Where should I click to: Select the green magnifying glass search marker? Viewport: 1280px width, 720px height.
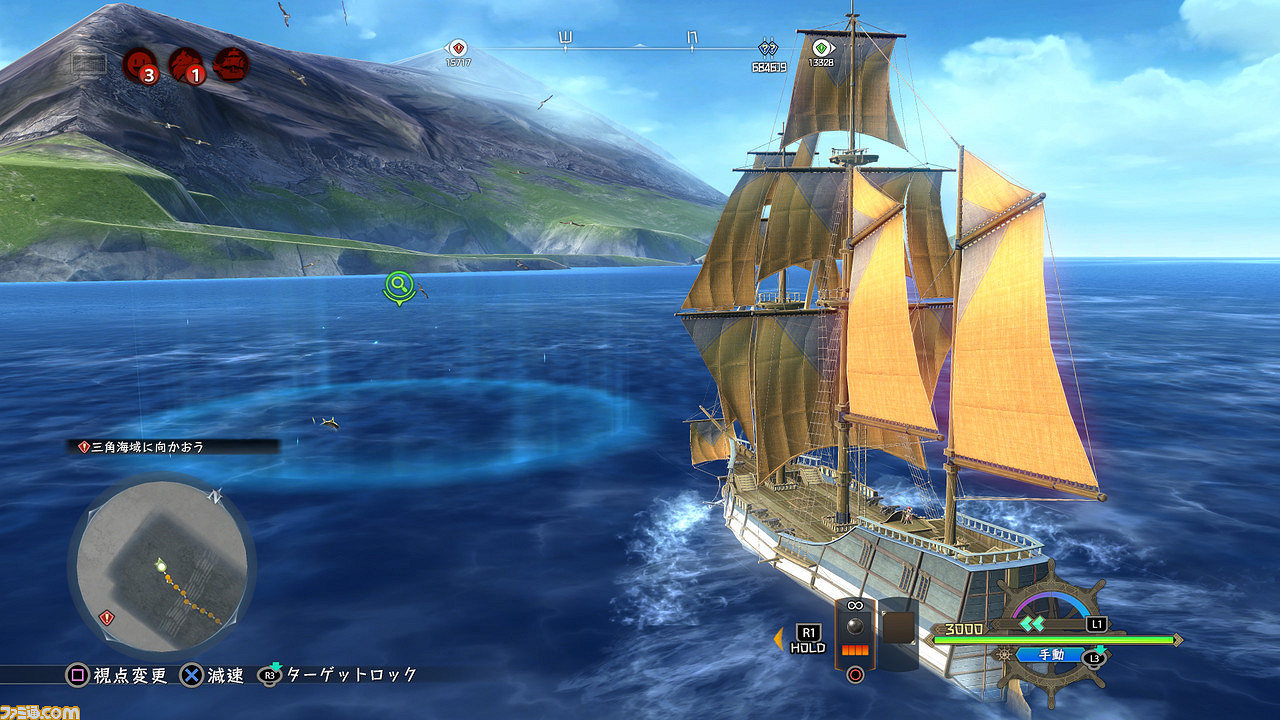[399, 286]
